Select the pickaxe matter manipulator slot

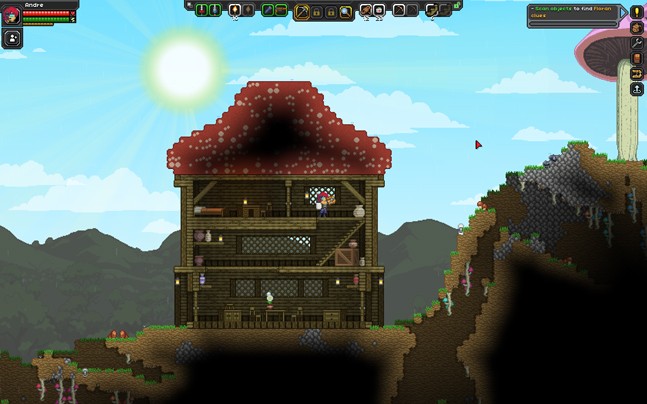click(x=301, y=10)
